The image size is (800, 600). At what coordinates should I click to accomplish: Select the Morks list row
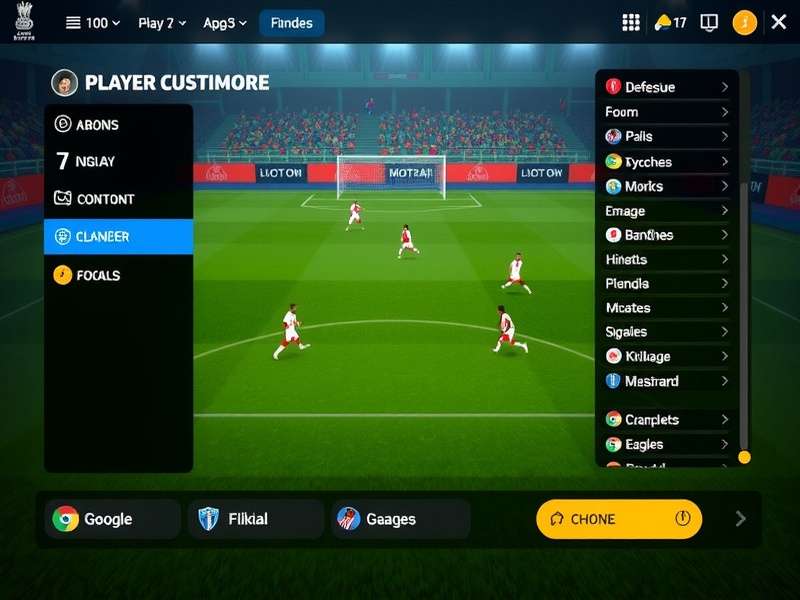coord(667,186)
